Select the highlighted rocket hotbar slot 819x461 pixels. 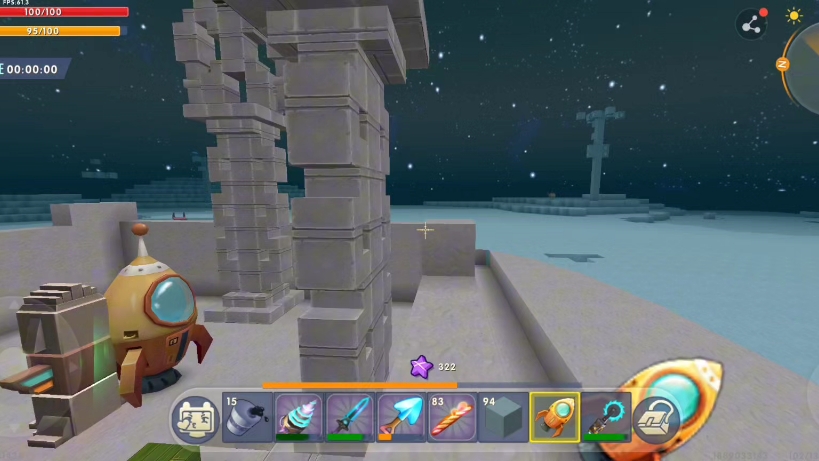555,416
